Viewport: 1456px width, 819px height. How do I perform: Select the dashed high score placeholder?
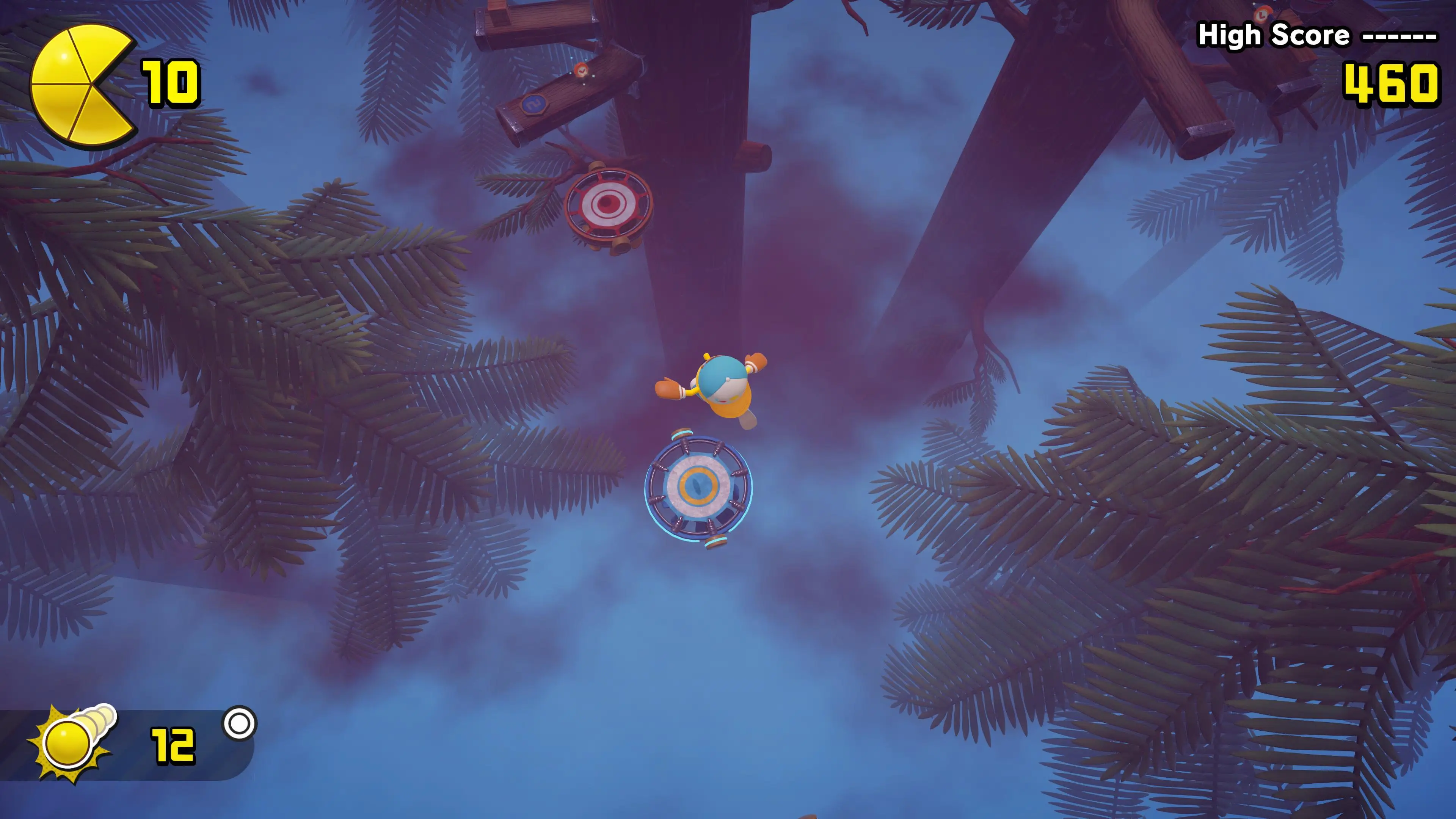(x=1402, y=37)
